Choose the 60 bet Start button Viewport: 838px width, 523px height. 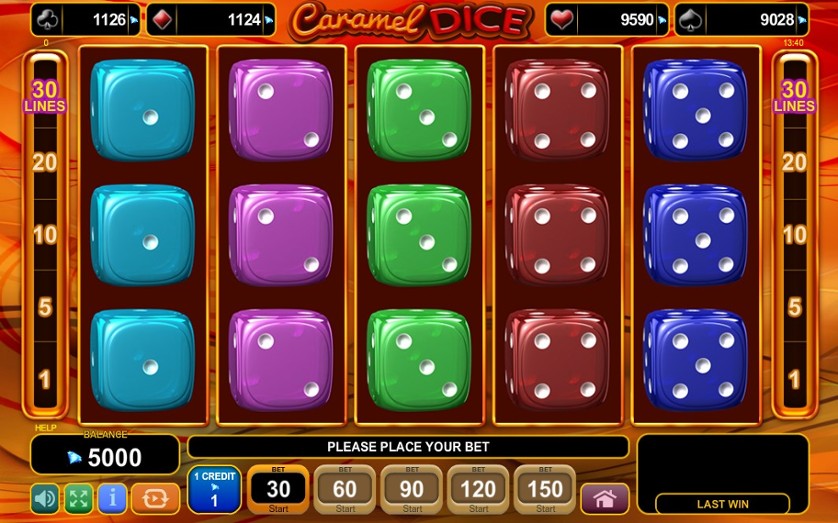click(344, 489)
